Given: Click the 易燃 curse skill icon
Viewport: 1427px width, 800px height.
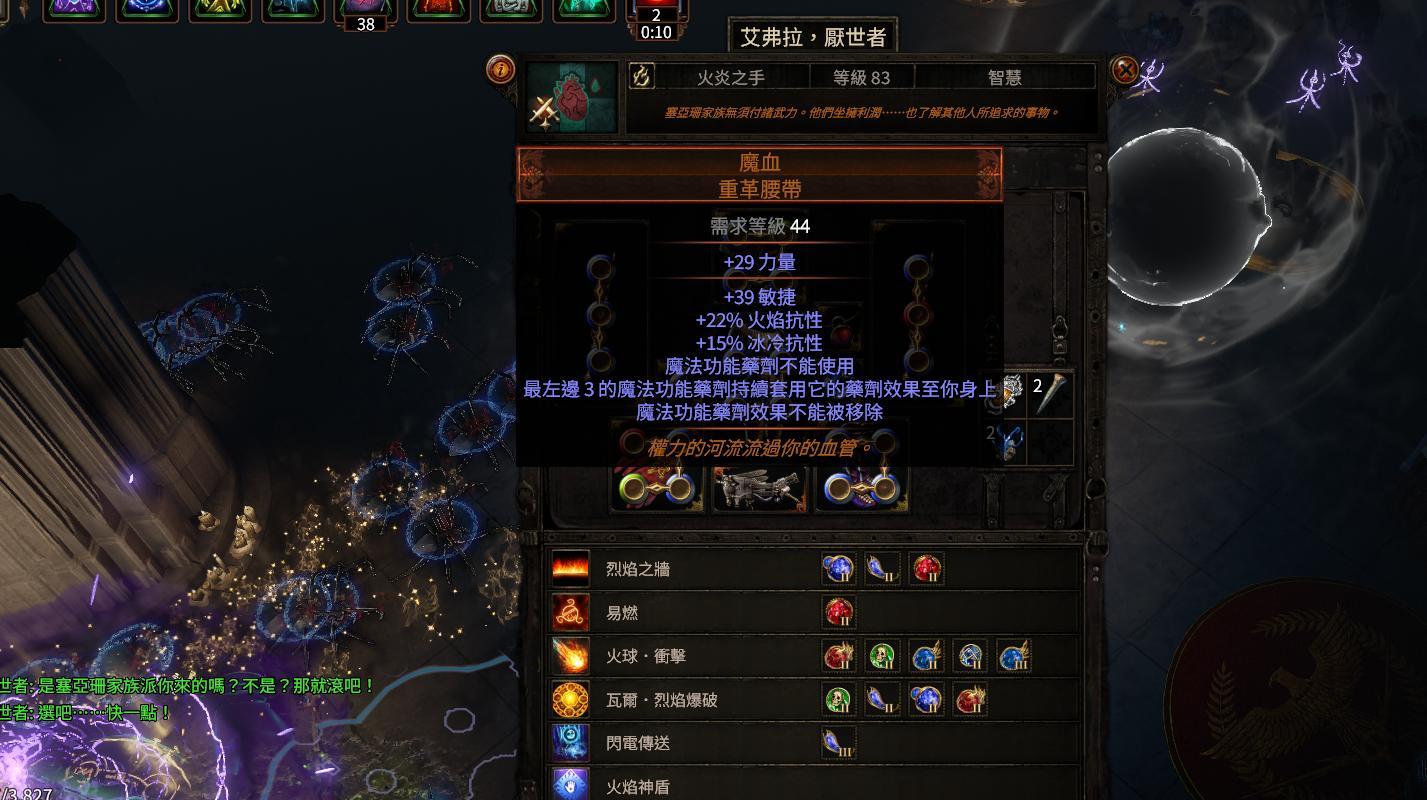Looking at the screenshot, I should [x=569, y=612].
